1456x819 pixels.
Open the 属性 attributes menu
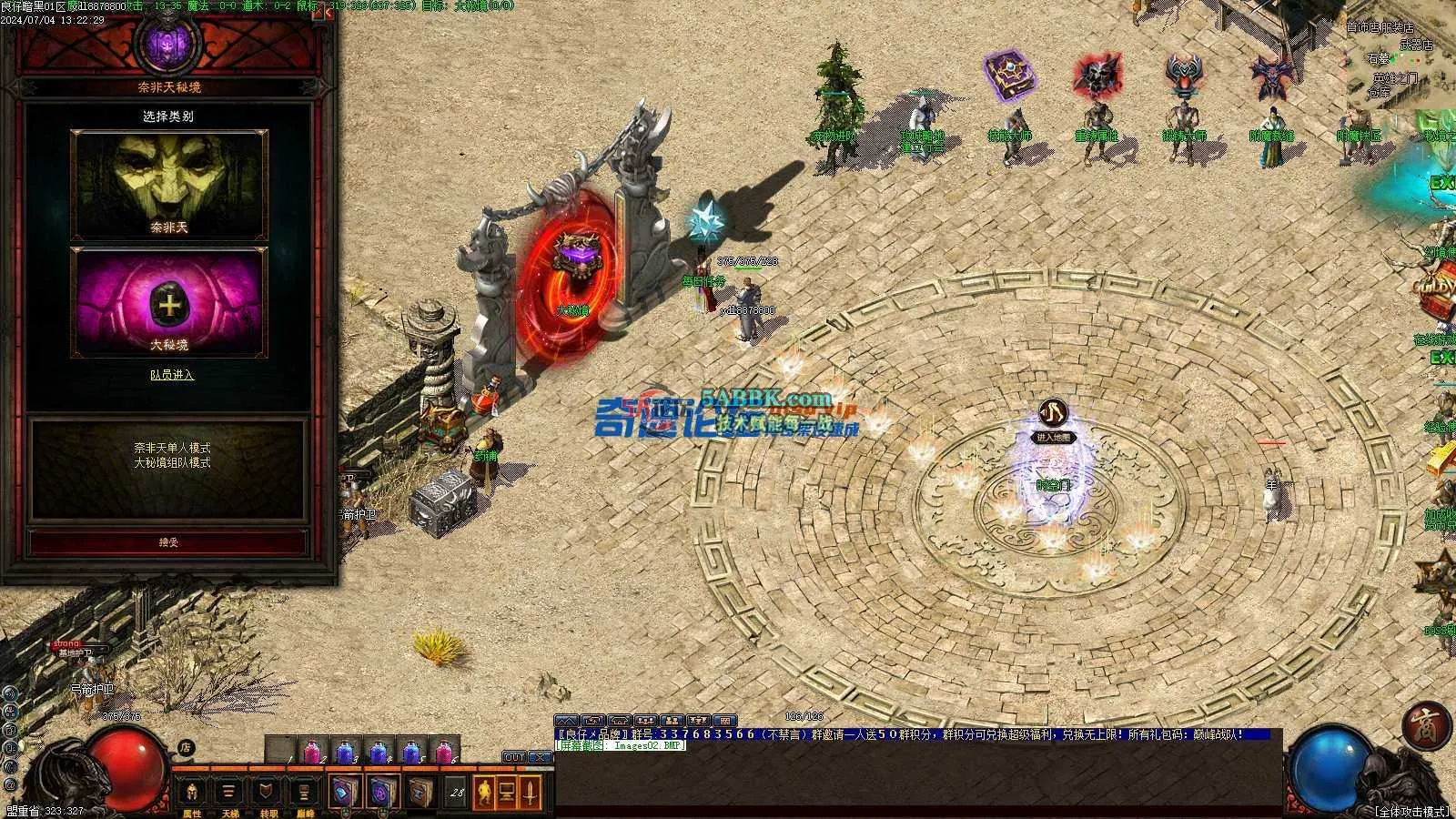(x=192, y=794)
